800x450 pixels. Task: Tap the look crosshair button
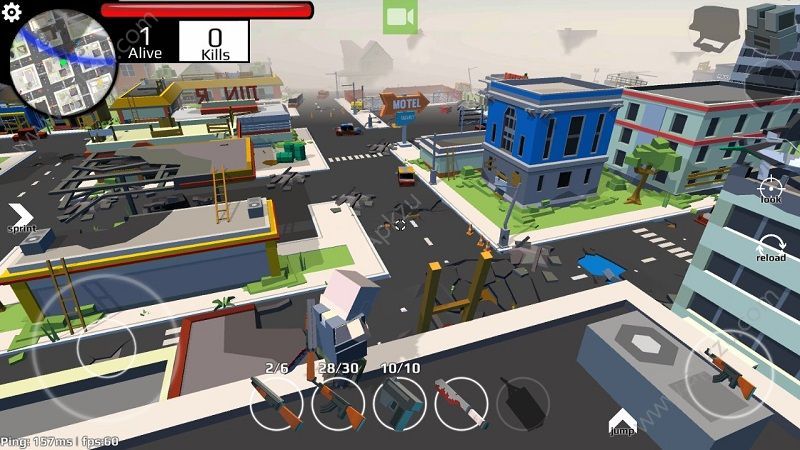click(x=770, y=188)
